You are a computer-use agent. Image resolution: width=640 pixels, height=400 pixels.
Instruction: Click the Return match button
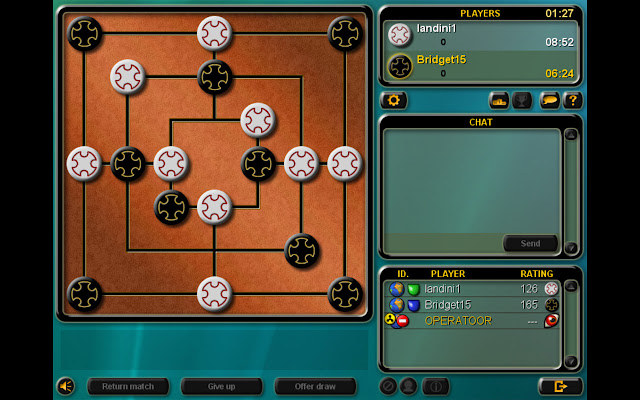tap(127, 386)
